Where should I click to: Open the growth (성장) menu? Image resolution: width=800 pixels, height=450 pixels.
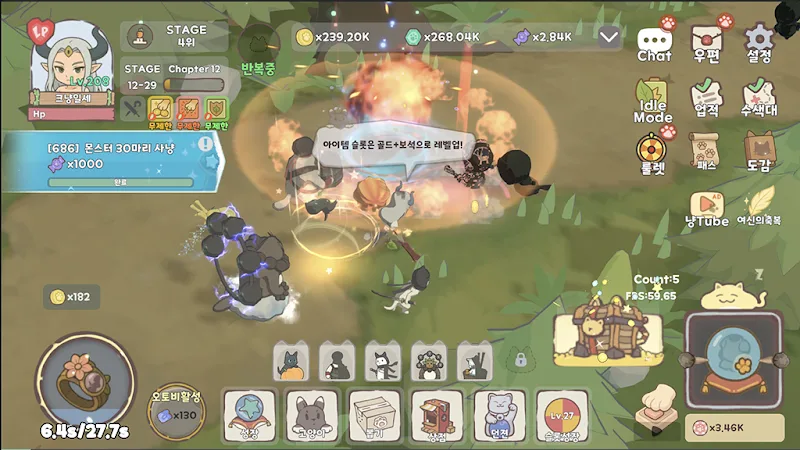tap(250, 415)
